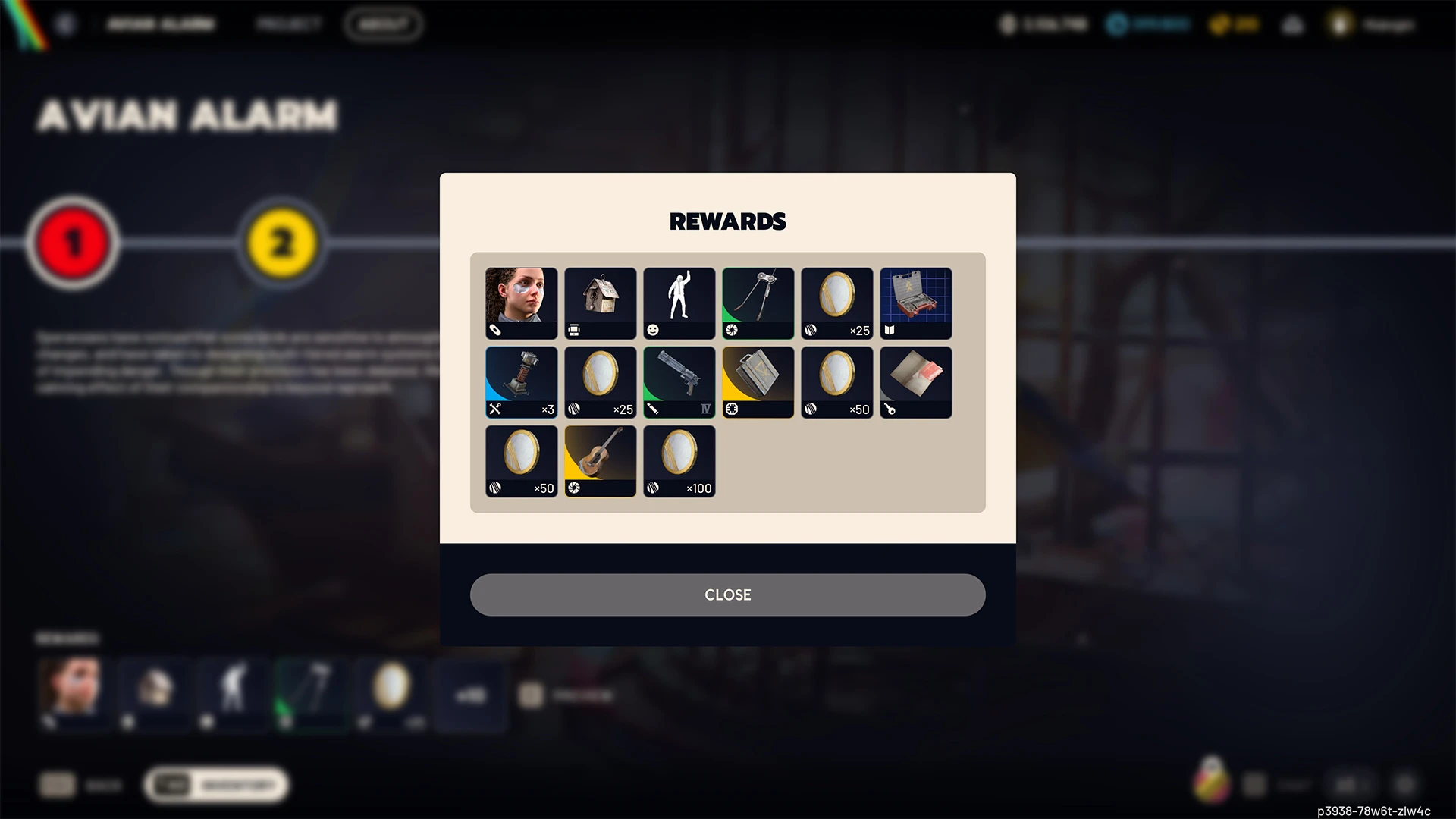Select the birdhouse charm reward
The width and height of the screenshot is (1456, 819).
point(600,303)
